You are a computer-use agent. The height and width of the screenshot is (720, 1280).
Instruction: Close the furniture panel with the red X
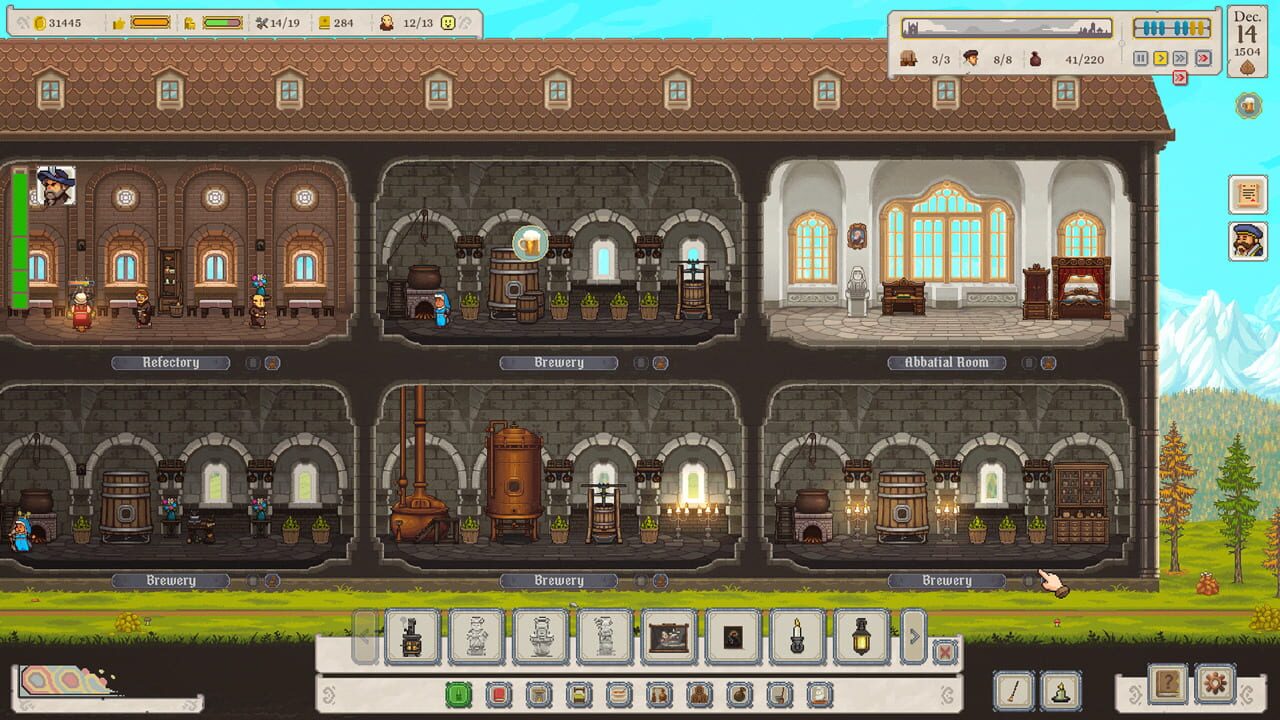(x=944, y=653)
